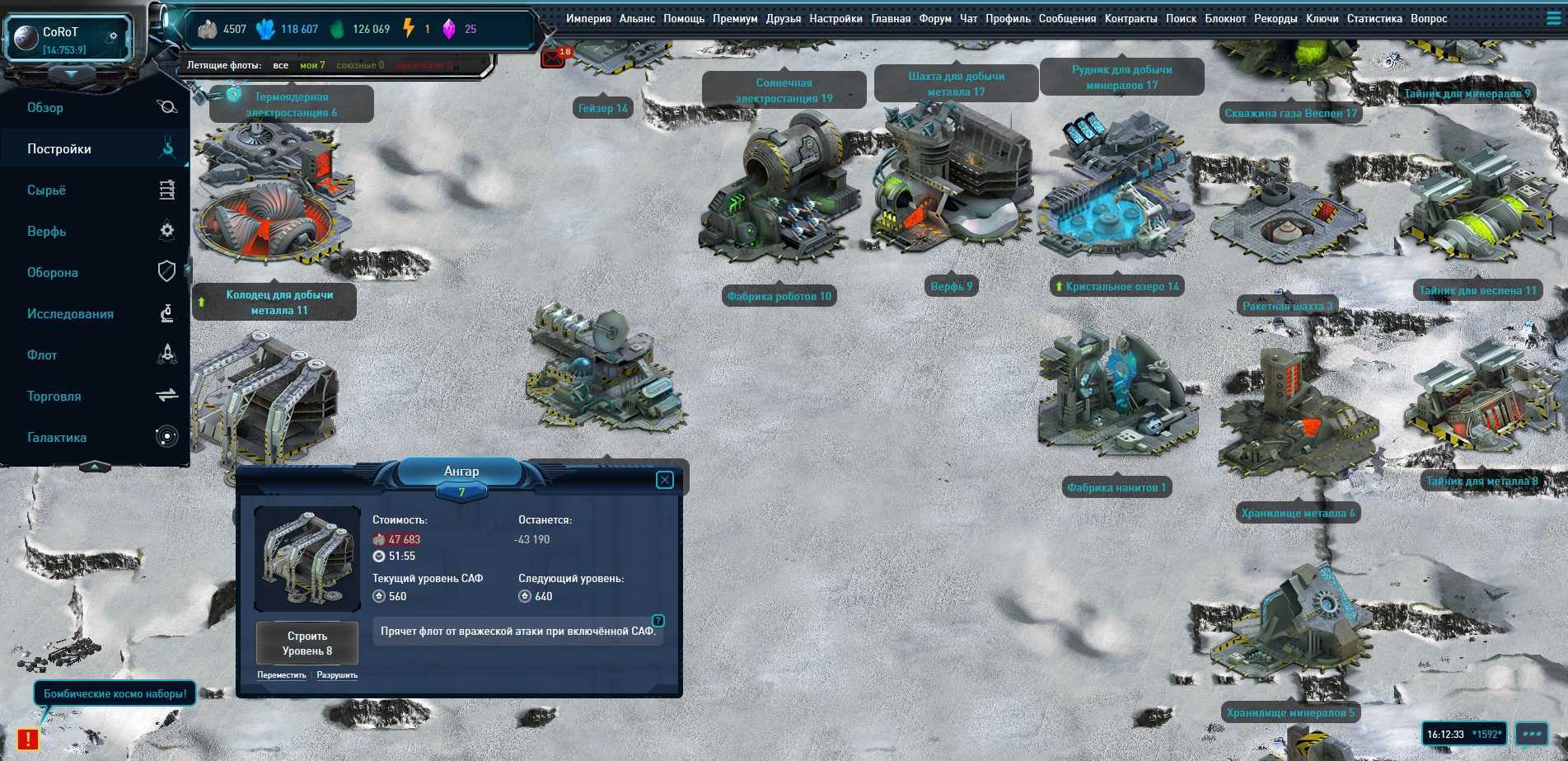Select Сырьё in the side menu
Image resolution: width=1568 pixels, height=761 pixels.
coord(46,190)
